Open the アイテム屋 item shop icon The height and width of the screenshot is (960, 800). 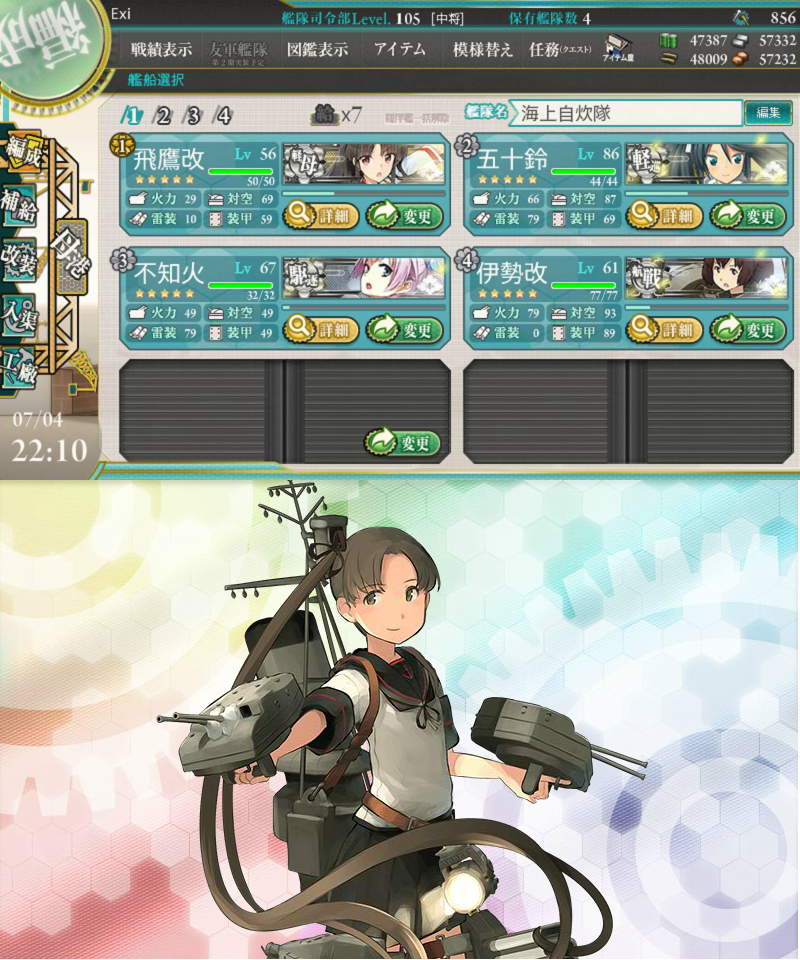coord(617,50)
